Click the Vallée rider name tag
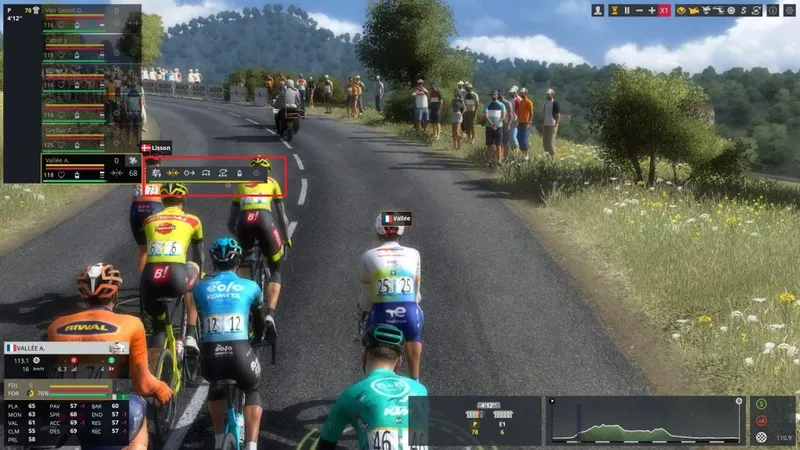Image resolution: width=800 pixels, height=450 pixels. coord(397,218)
